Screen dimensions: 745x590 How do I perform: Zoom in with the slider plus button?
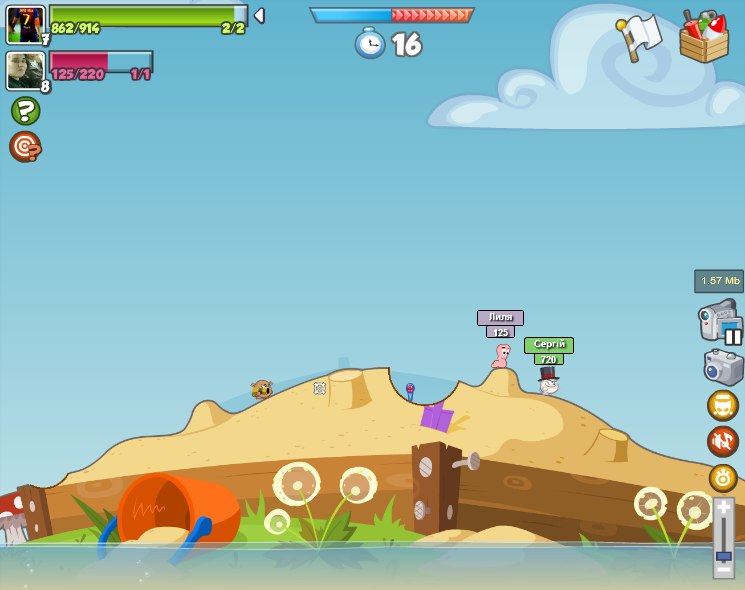723,508
